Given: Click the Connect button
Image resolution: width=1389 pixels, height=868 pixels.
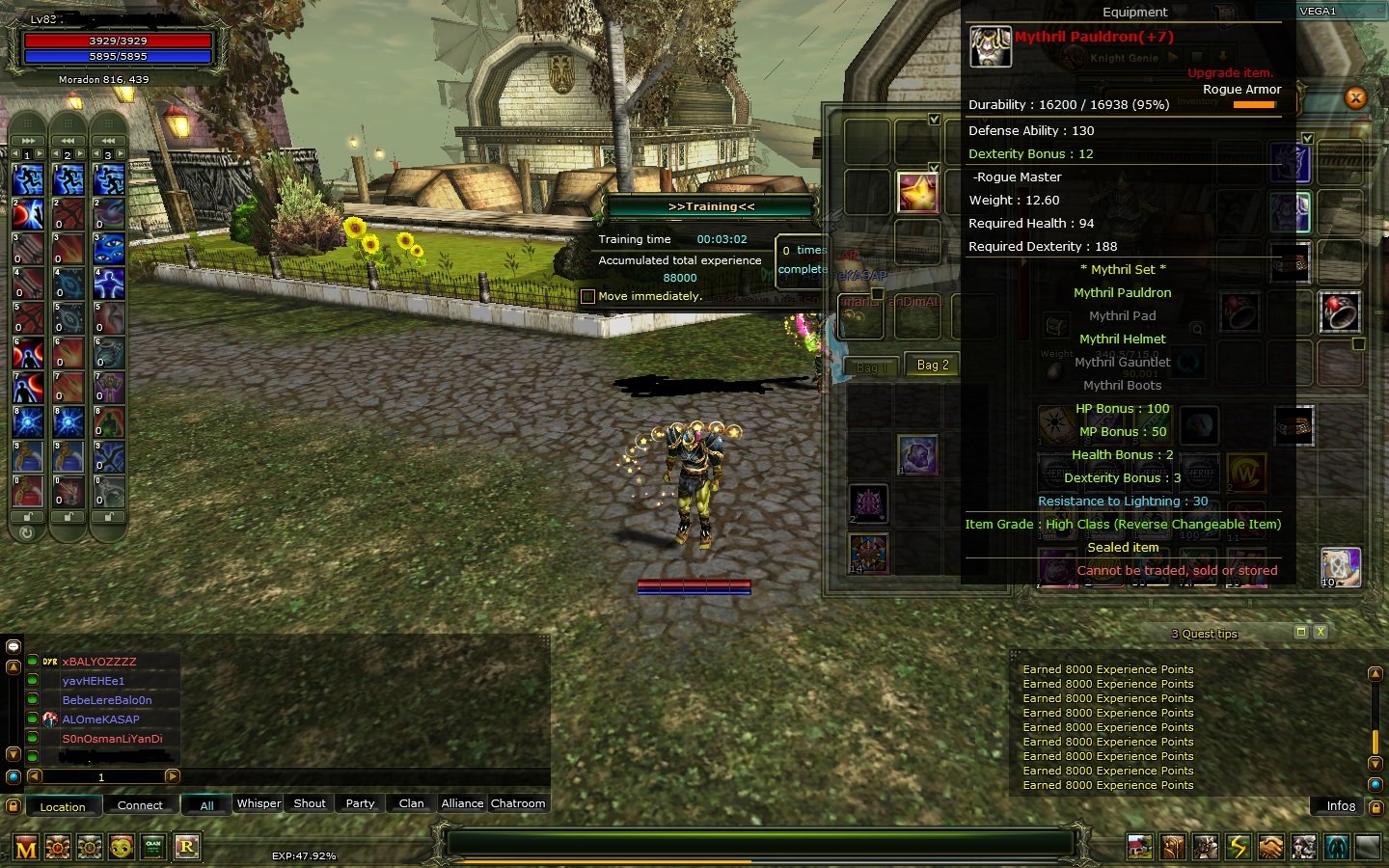Looking at the screenshot, I should (x=141, y=805).
